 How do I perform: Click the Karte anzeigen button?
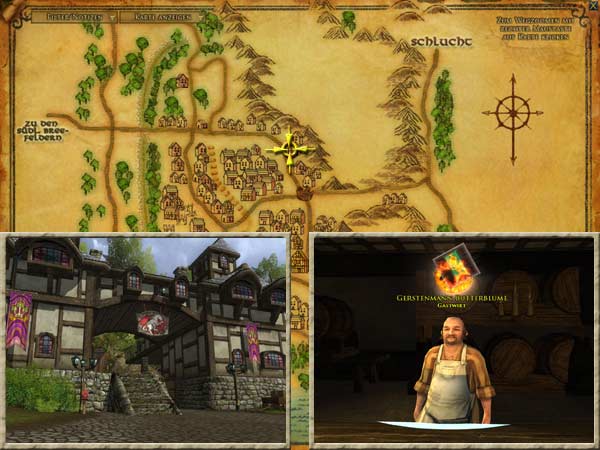click(x=158, y=16)
